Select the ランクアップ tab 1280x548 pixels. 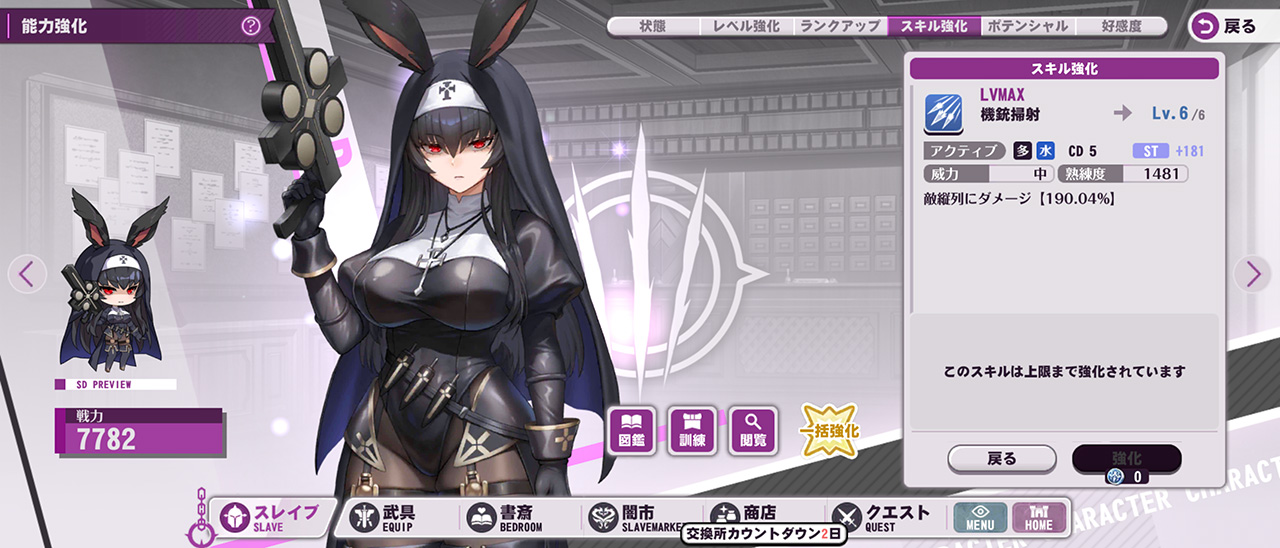click(x=840, y=27)
